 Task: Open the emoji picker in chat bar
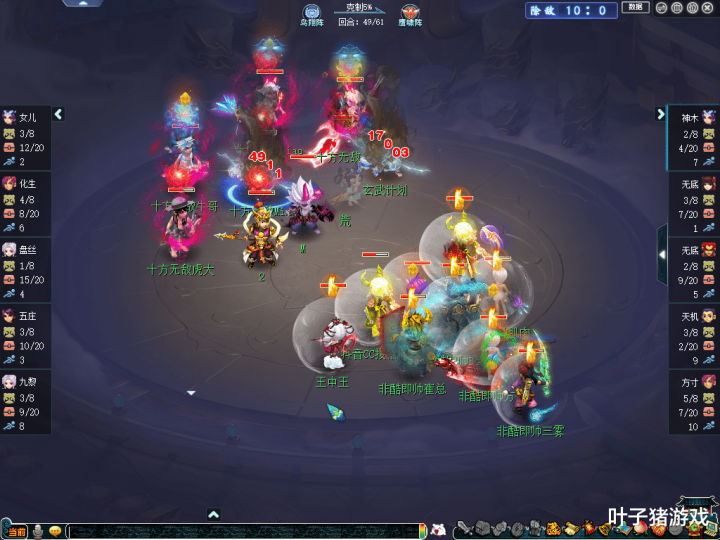point(55,531)
